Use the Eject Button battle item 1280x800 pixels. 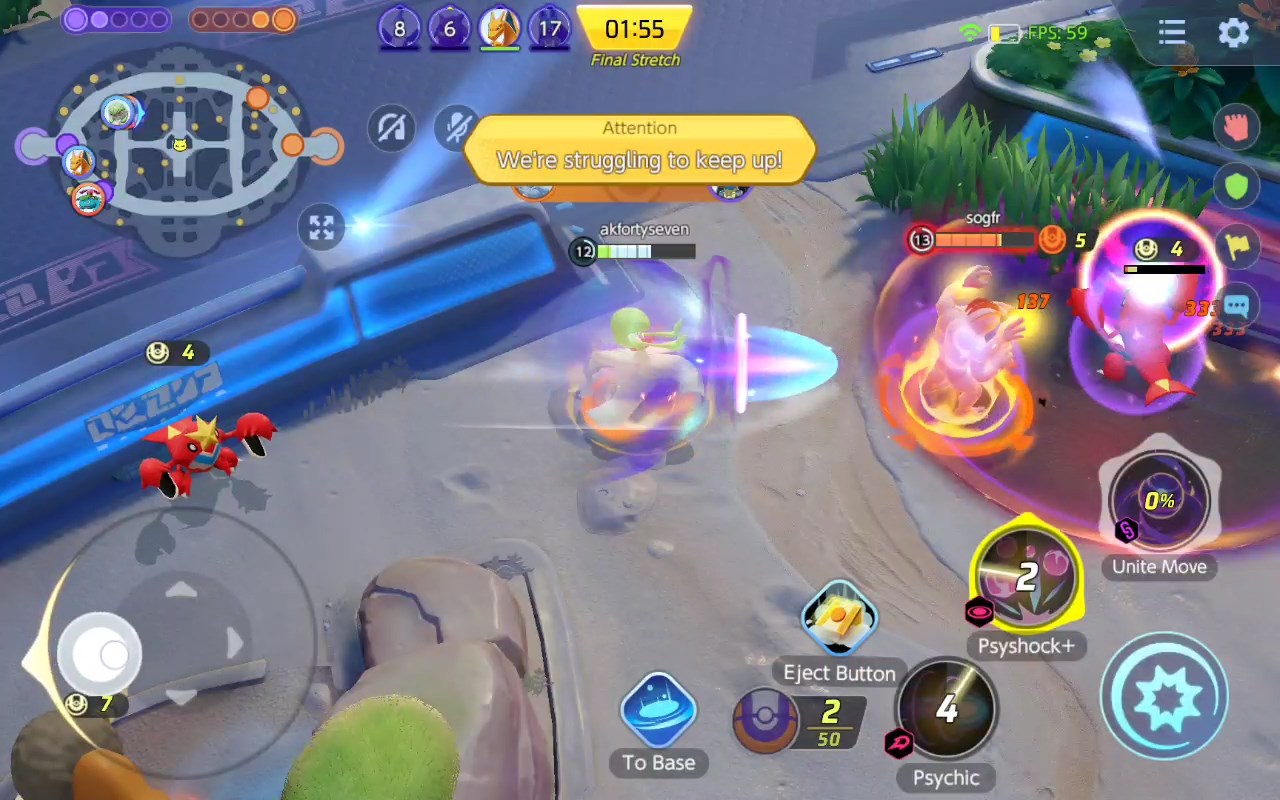(x=839, y=620)
